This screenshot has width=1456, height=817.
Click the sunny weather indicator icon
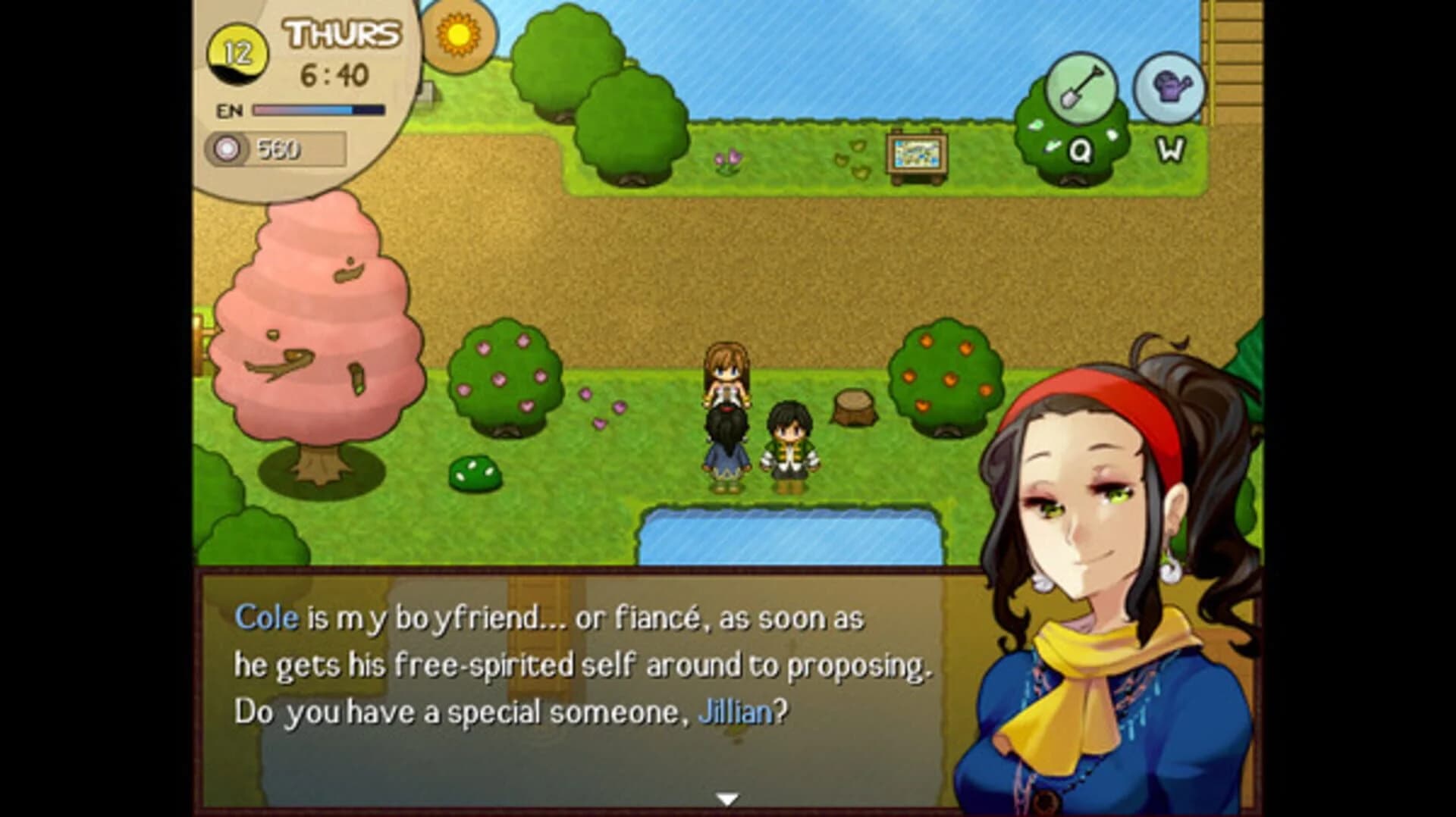pyautogui.click(x=457, y=36)
